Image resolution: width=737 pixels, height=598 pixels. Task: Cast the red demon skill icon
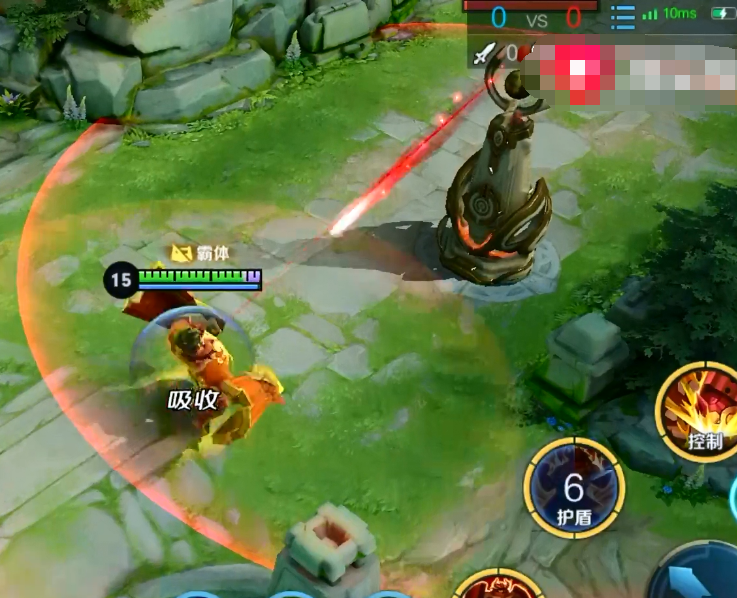(x=496, y=586)
